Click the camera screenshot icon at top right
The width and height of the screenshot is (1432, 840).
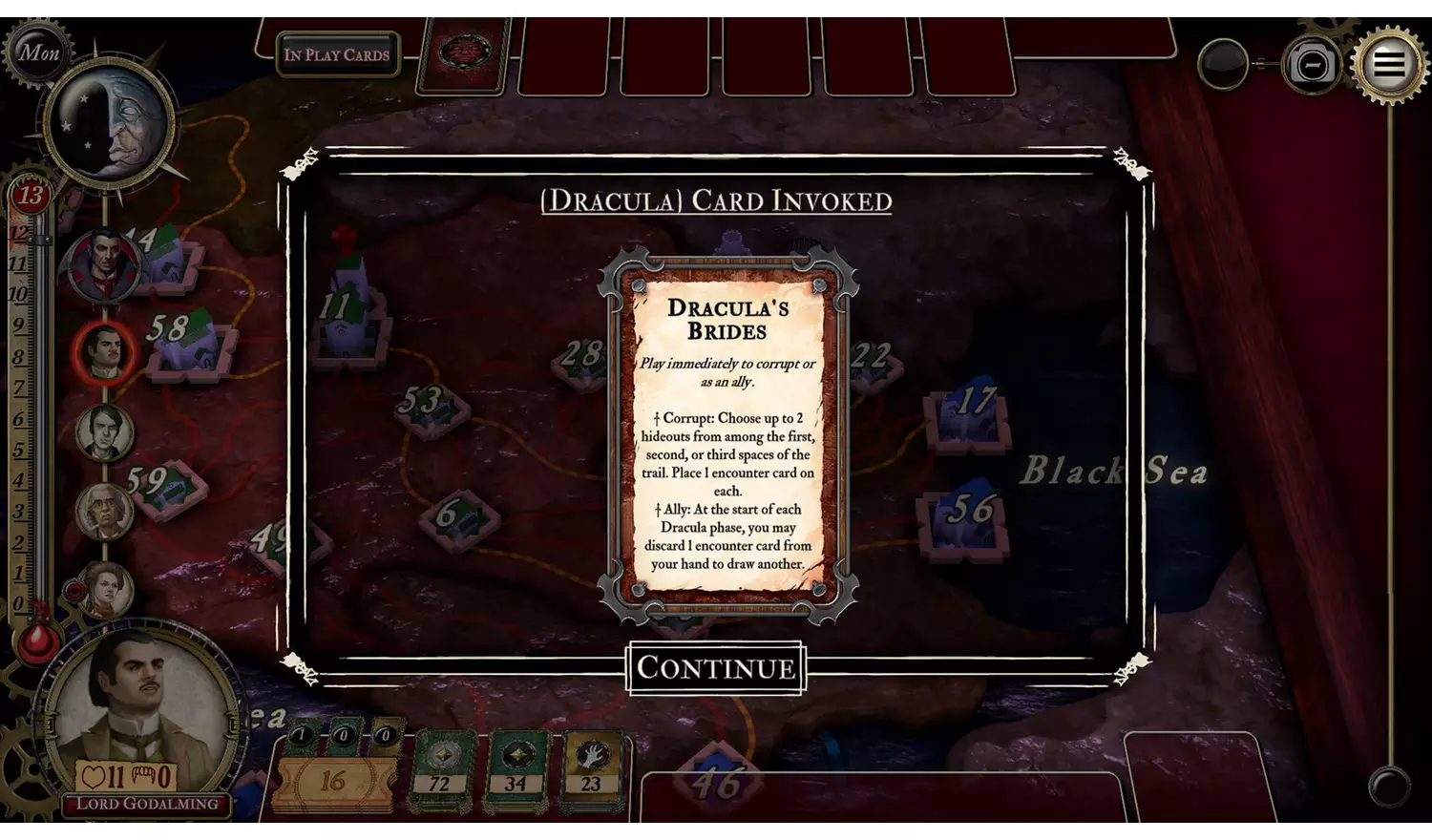click(x=1312, y=64)
